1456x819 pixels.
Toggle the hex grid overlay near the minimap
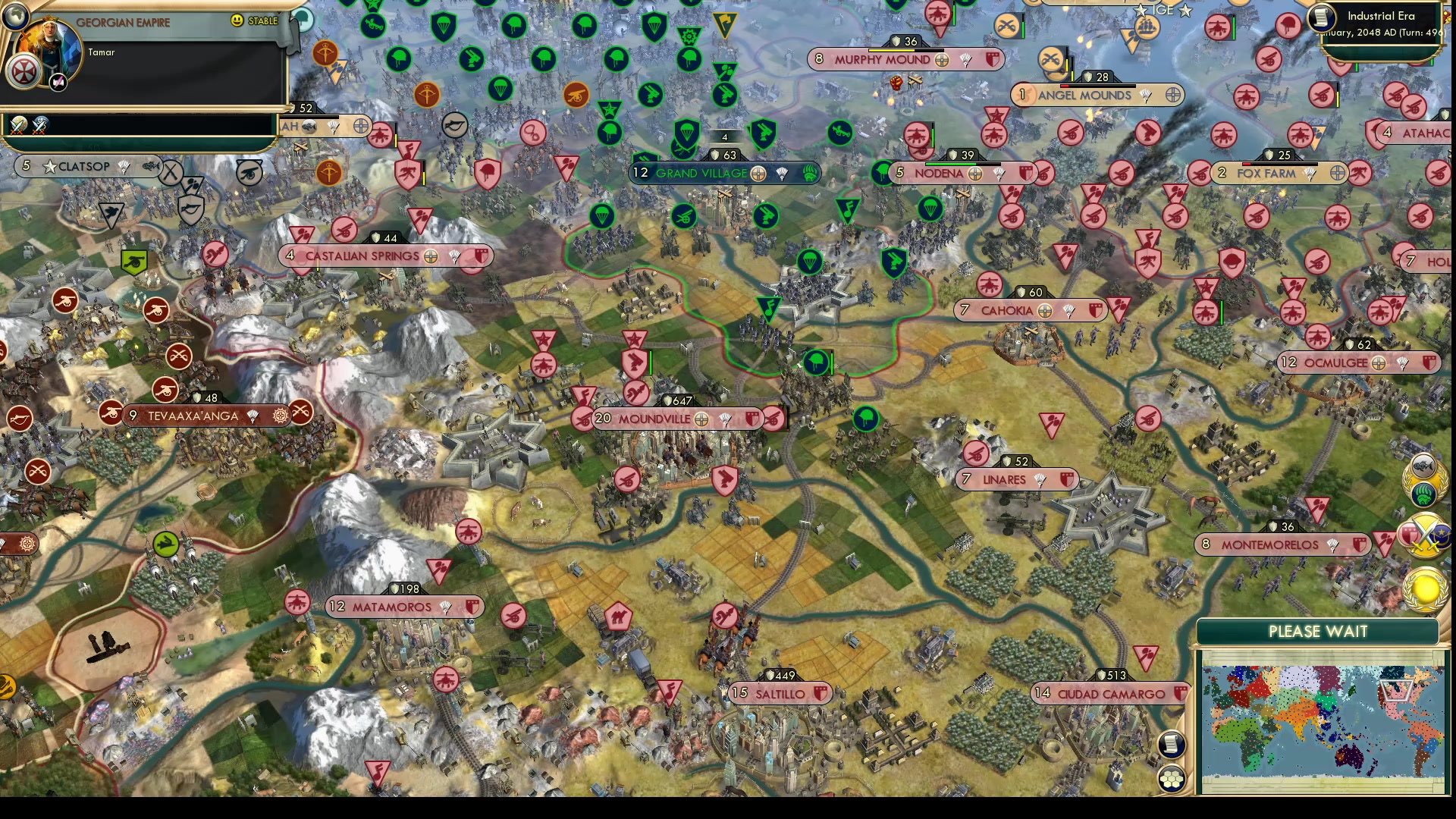1172,780
